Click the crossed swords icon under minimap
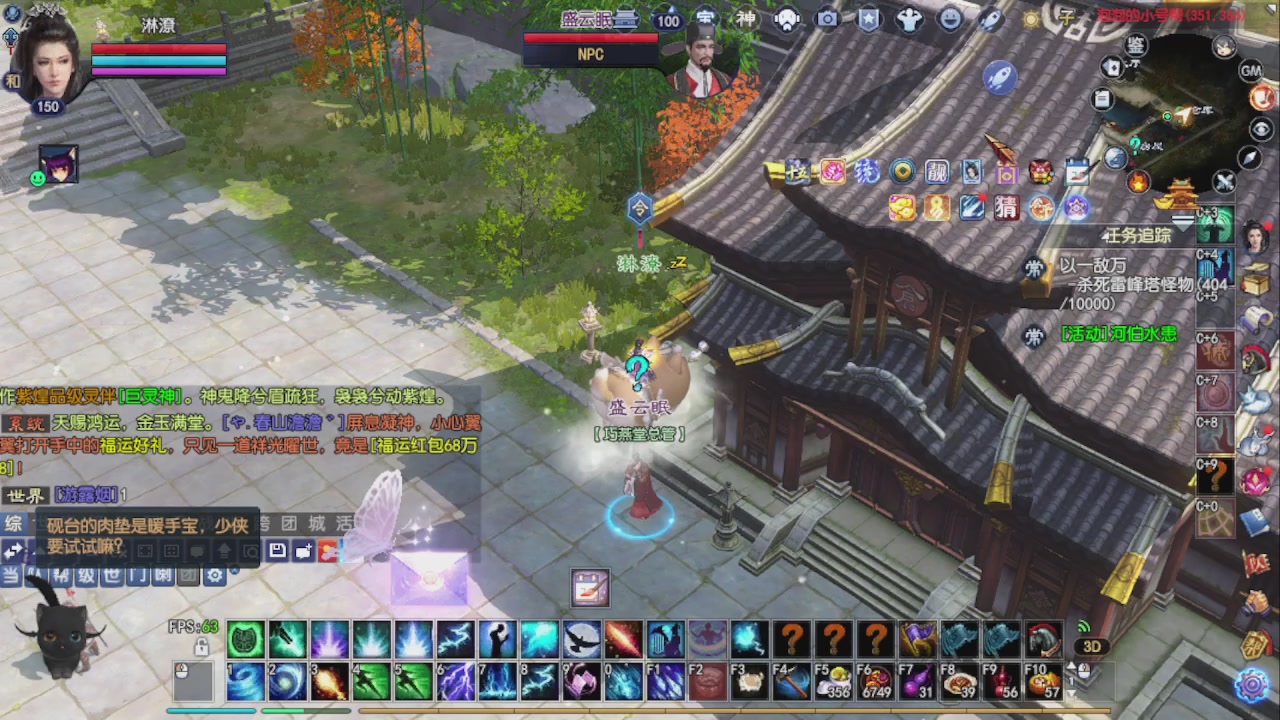Screen dimensions: 1280x720 coord(1225,180)
